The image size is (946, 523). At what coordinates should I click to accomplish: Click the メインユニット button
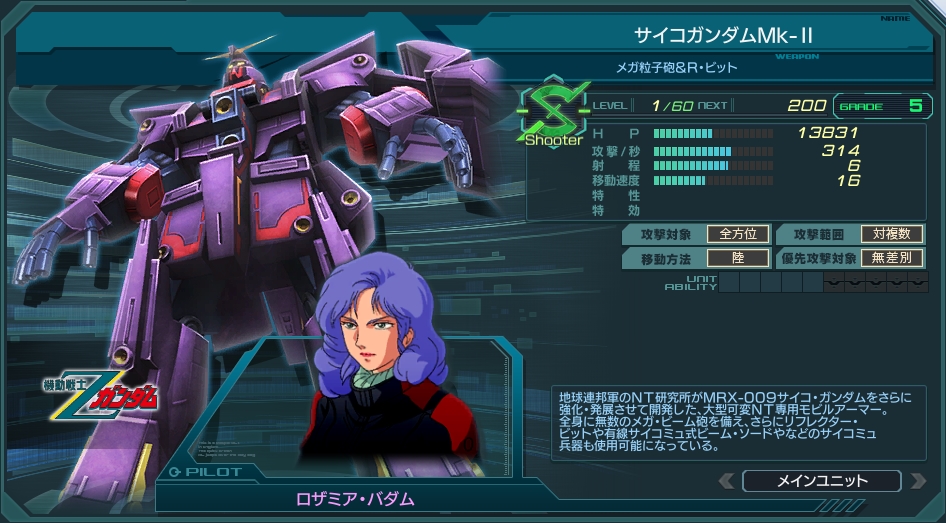point(822,481)
